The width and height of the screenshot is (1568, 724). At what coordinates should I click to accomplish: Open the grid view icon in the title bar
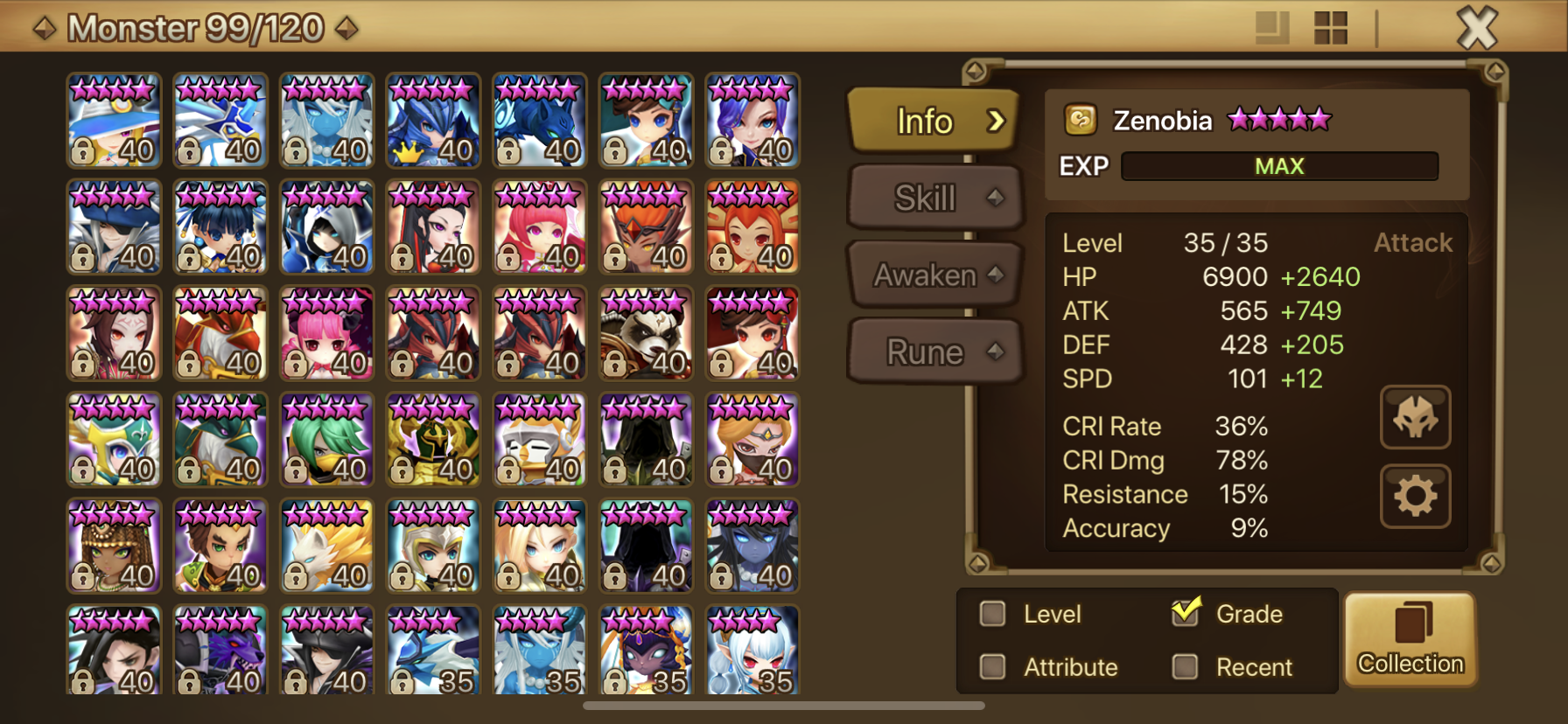(x=1330, y=27)
